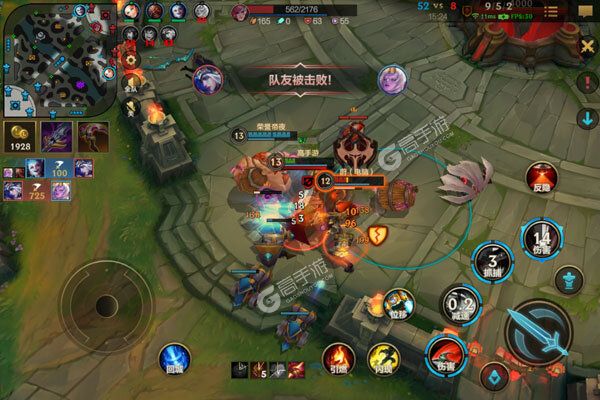Use the 位移 dash item

coord(398,303)
